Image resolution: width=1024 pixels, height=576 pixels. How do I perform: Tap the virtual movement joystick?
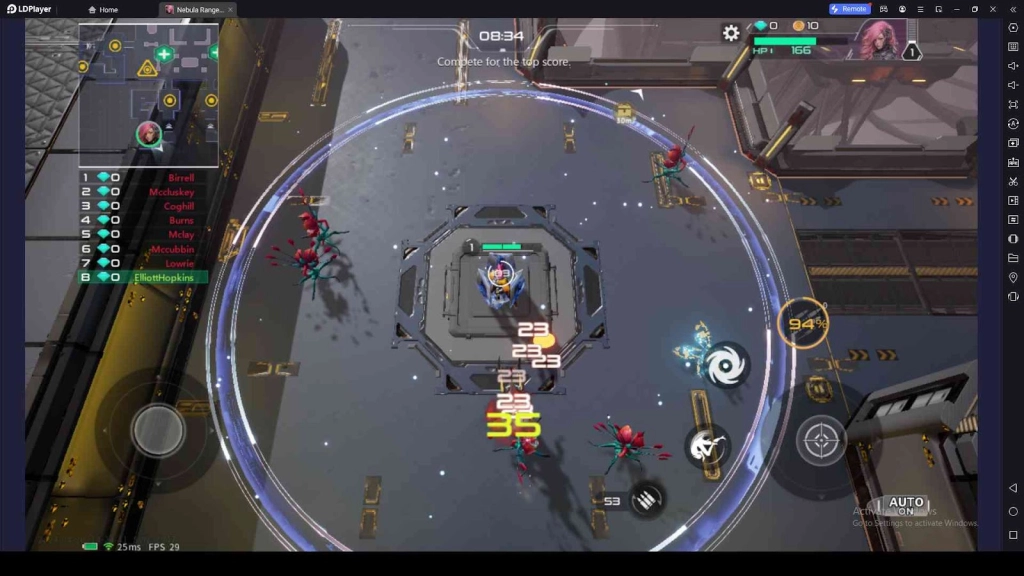pyautogui.click(x=158, y=430)
